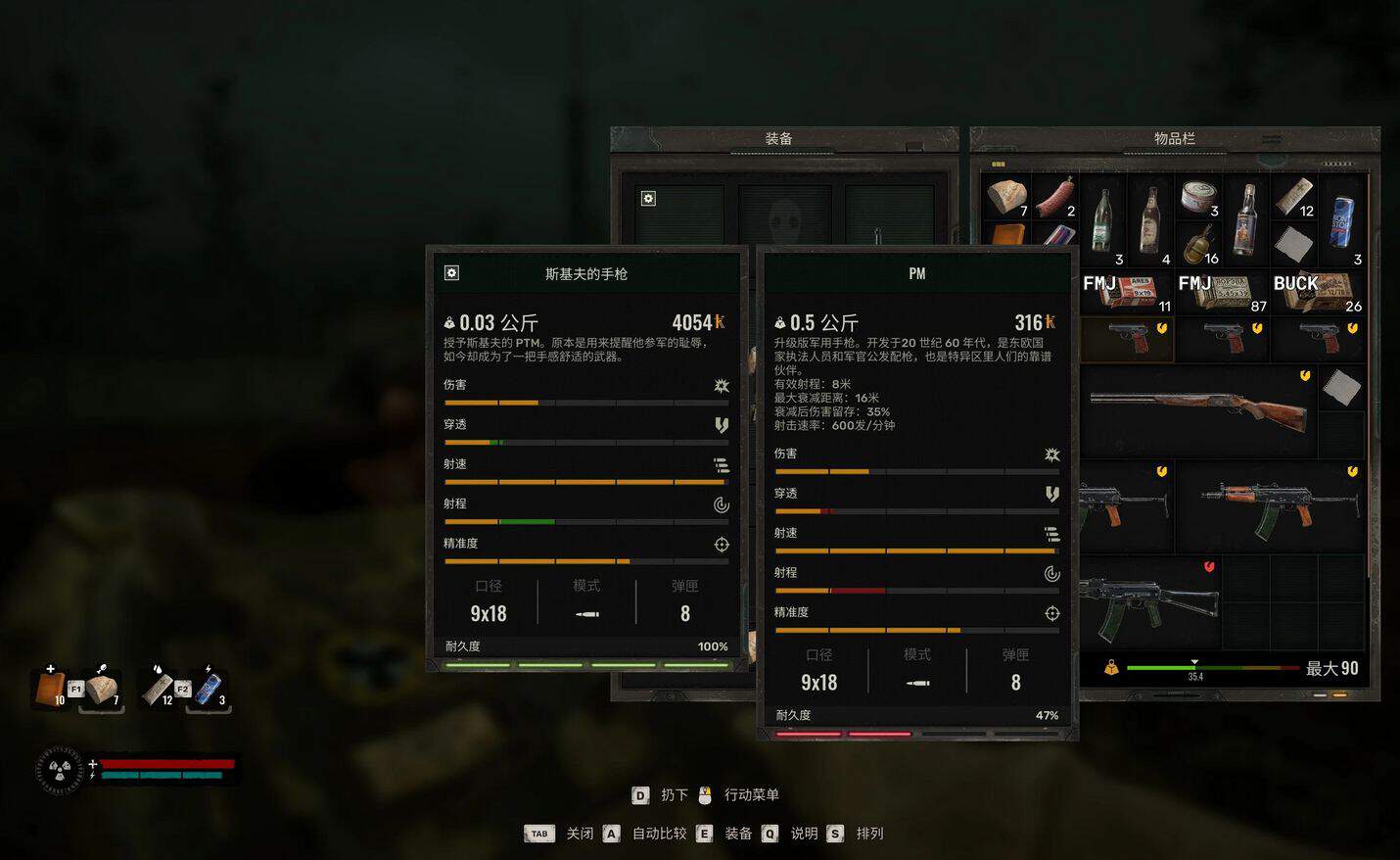Select the FMJ 9x19 ammo box
The height and width of the screenshot is (860, 1400).
(x=1127, y=292)
